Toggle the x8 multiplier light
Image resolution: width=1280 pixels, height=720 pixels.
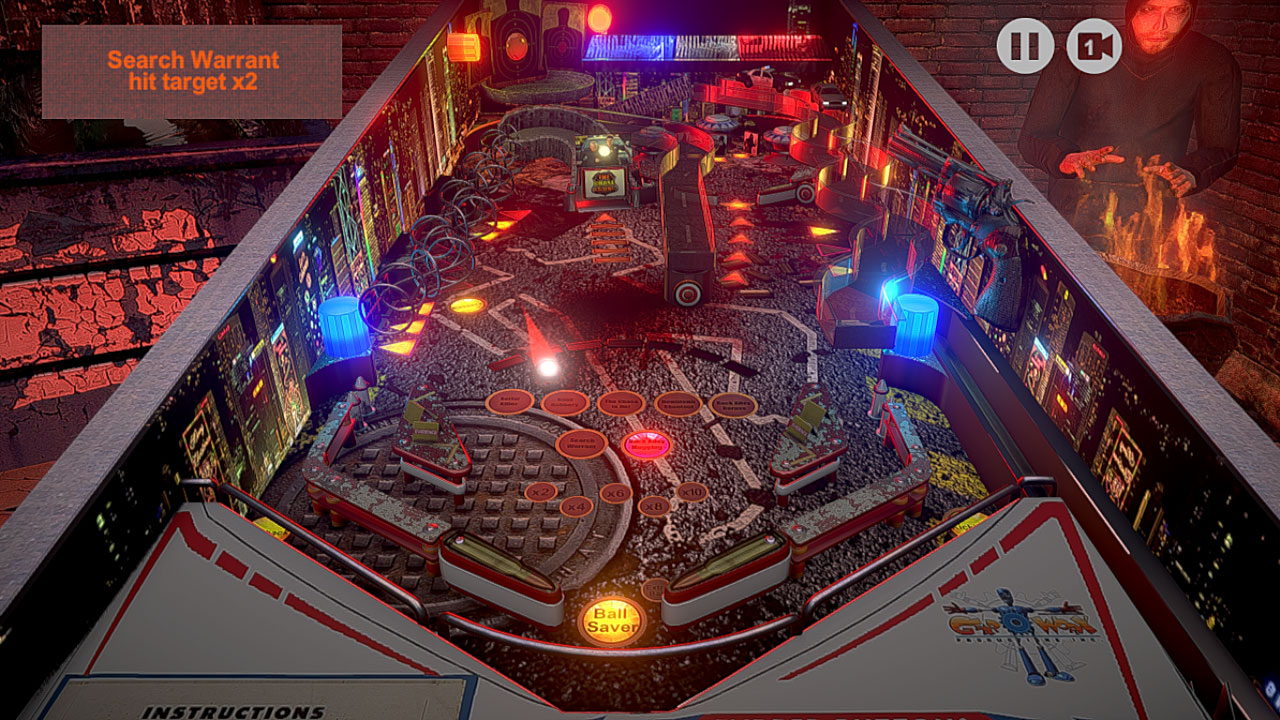tap(653, 507)
